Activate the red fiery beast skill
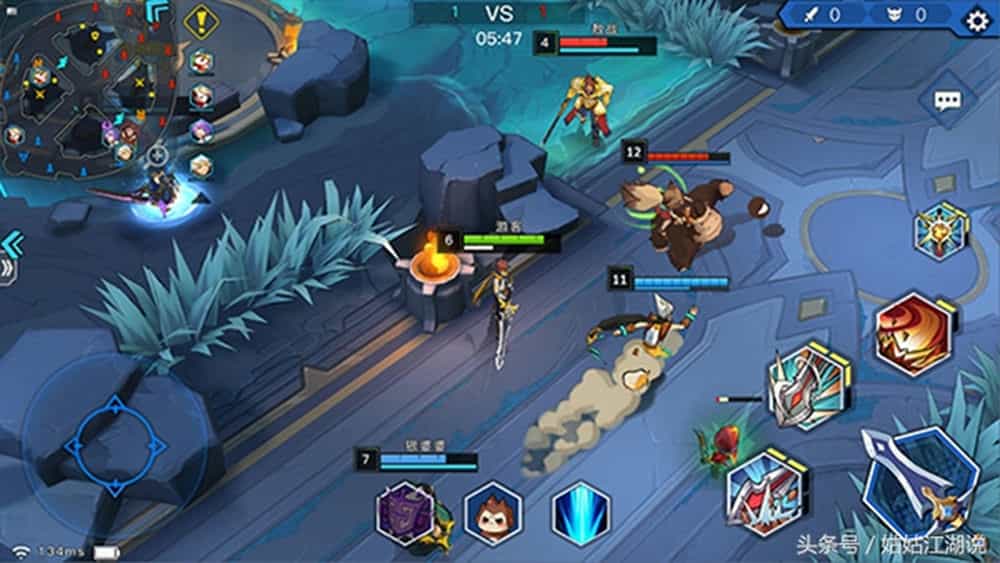The image size is (1000, 563). [x=913, y=336]
